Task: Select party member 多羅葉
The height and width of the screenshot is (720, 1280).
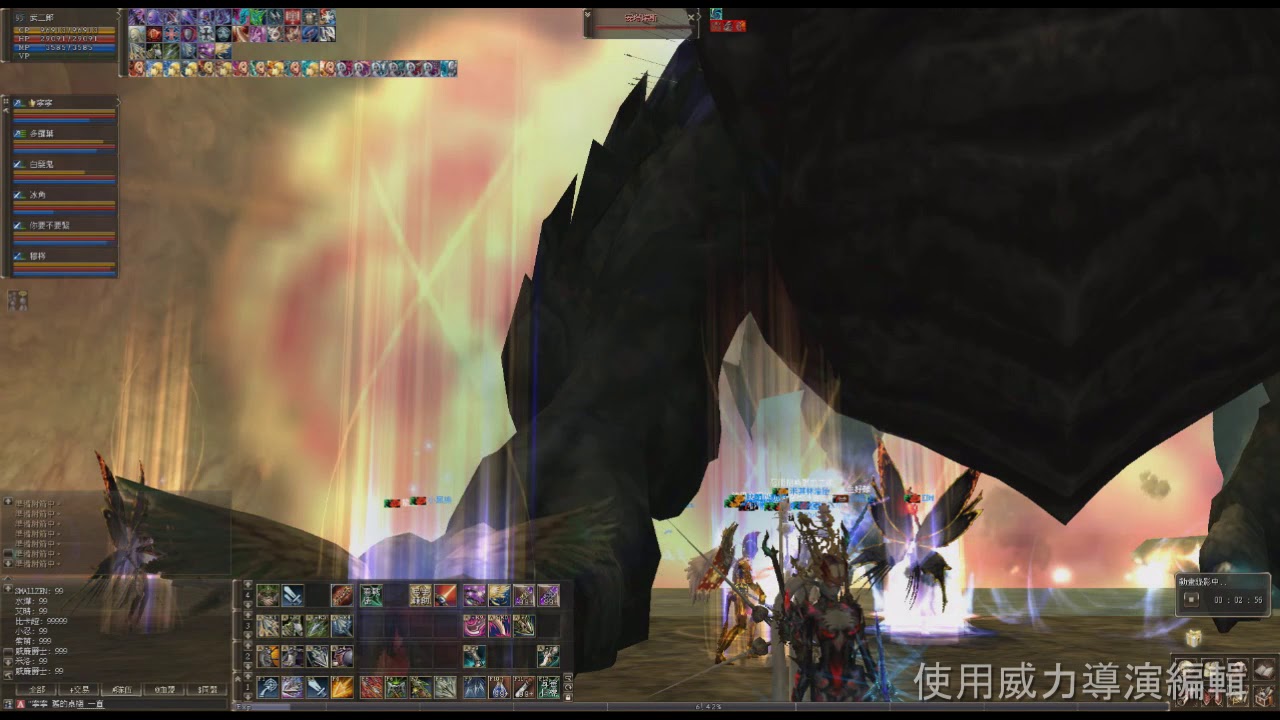Action: point(42,133)
